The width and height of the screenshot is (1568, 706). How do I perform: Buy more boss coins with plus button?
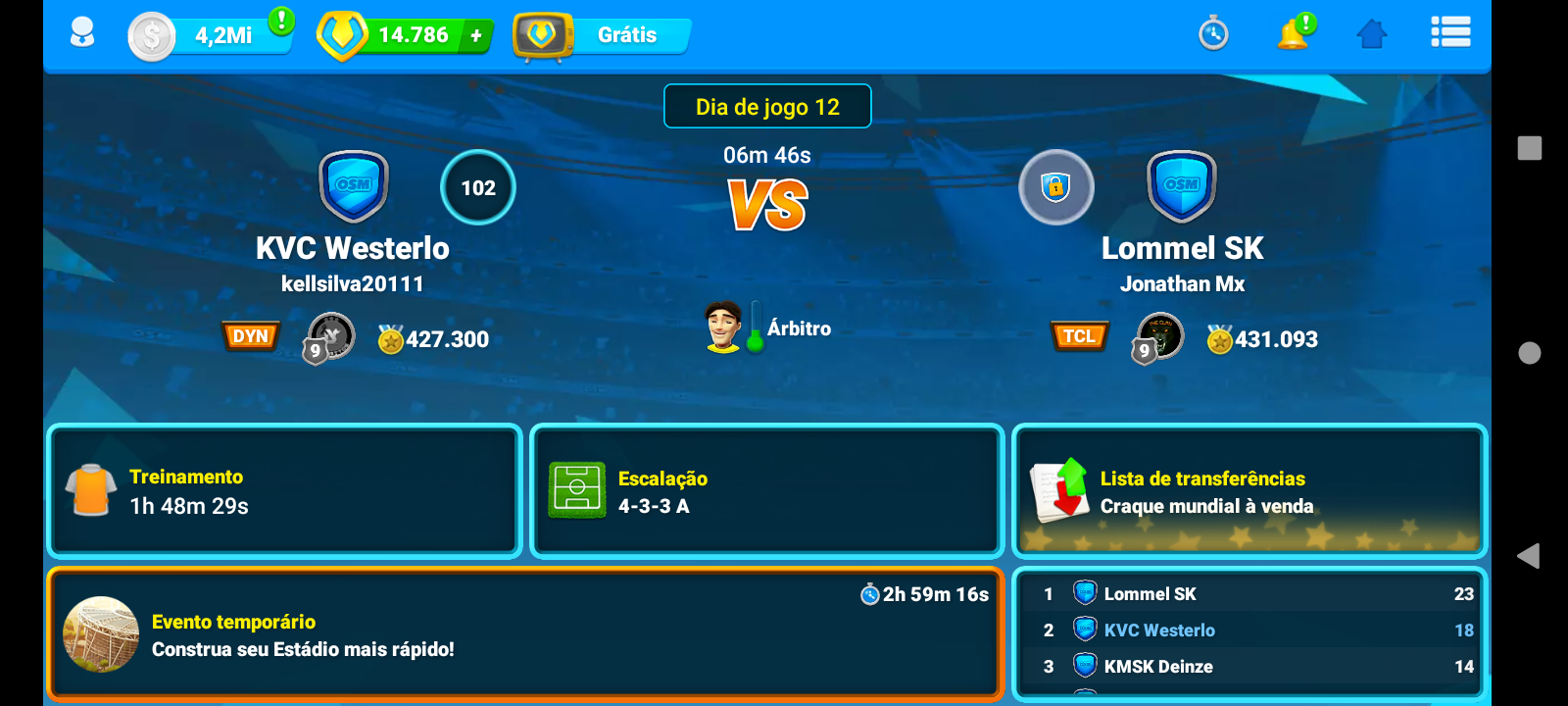coord(476,36)
